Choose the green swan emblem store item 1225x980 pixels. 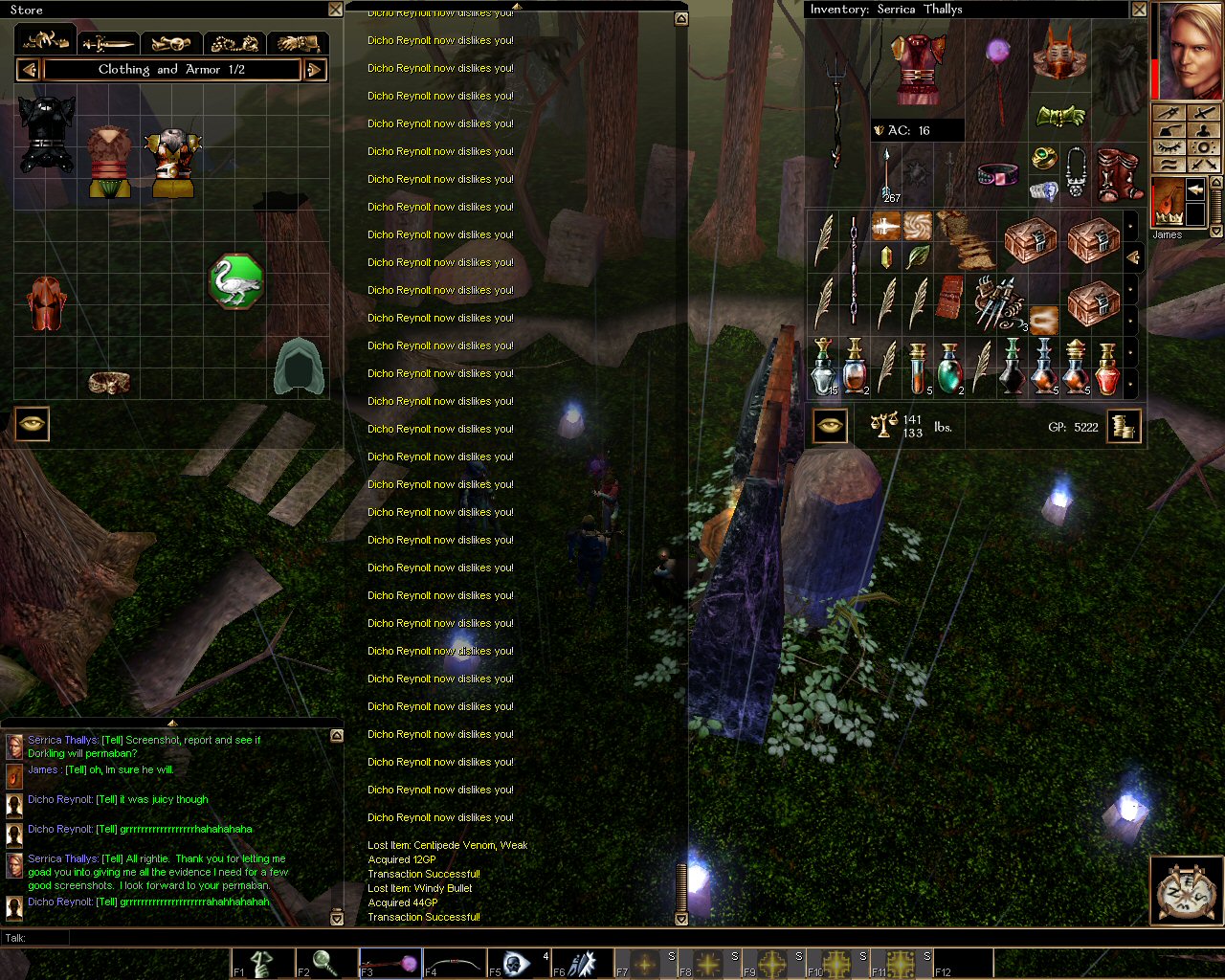point(235,281)
